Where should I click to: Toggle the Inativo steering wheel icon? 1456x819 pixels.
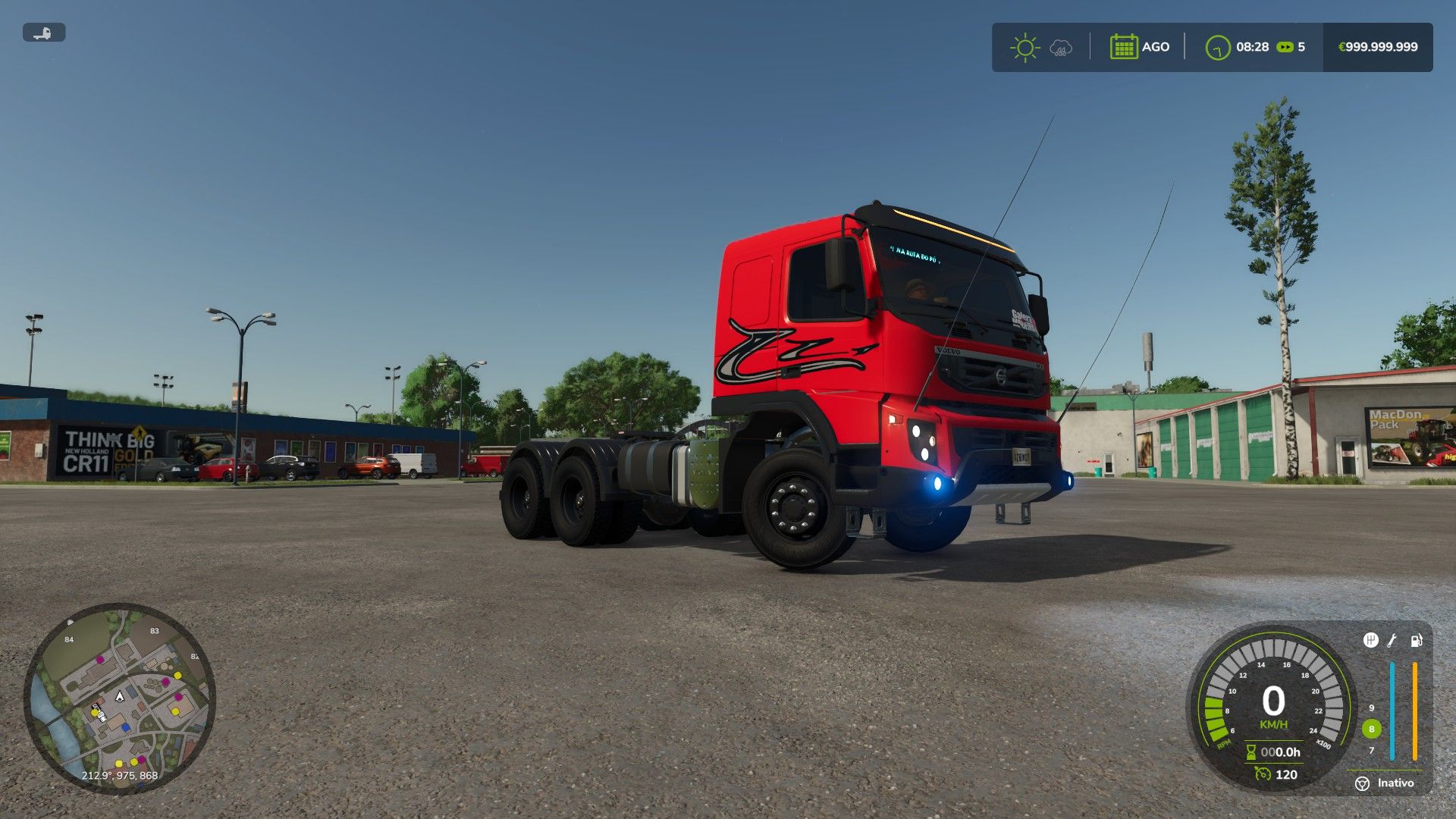(1363, 783)
